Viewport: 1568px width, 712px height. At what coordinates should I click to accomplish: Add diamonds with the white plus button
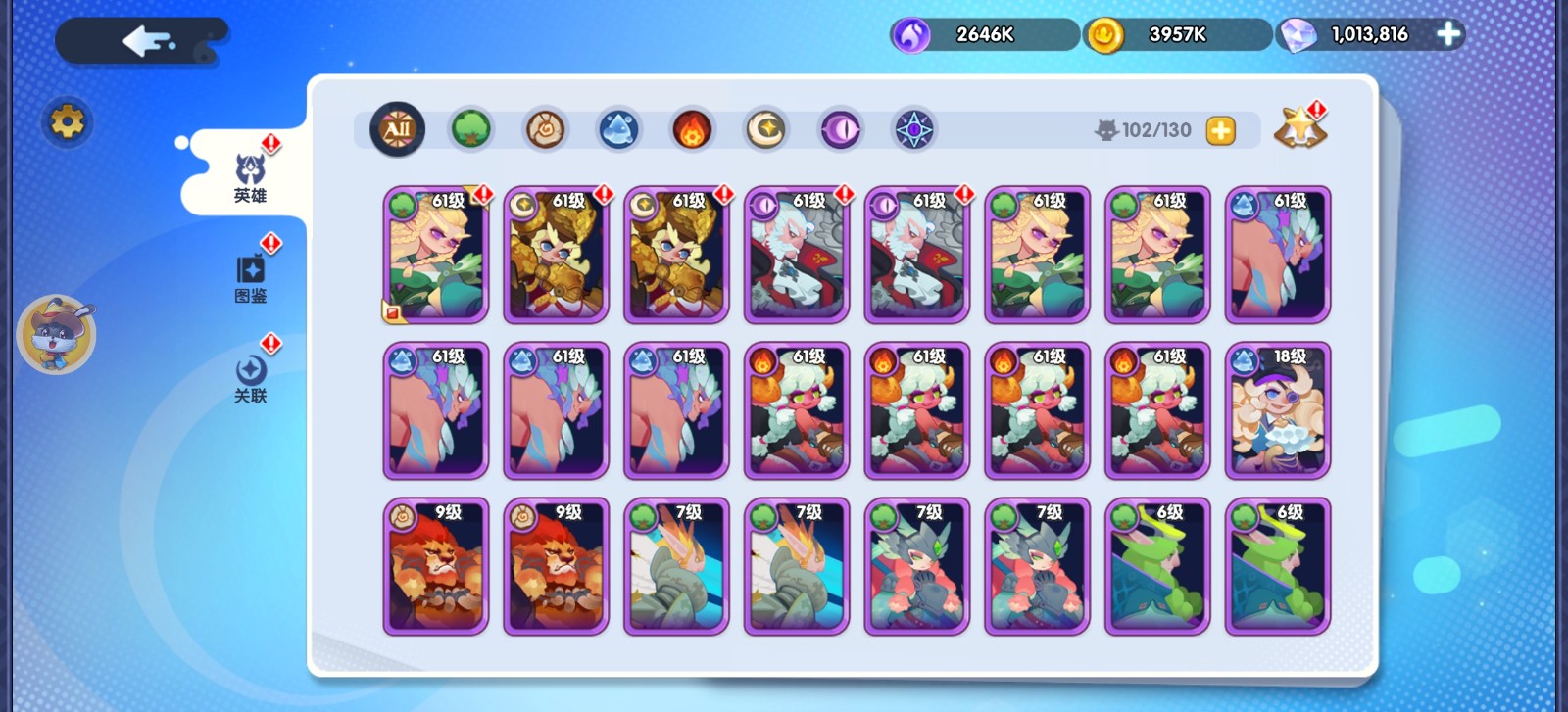click(1447, 34)
